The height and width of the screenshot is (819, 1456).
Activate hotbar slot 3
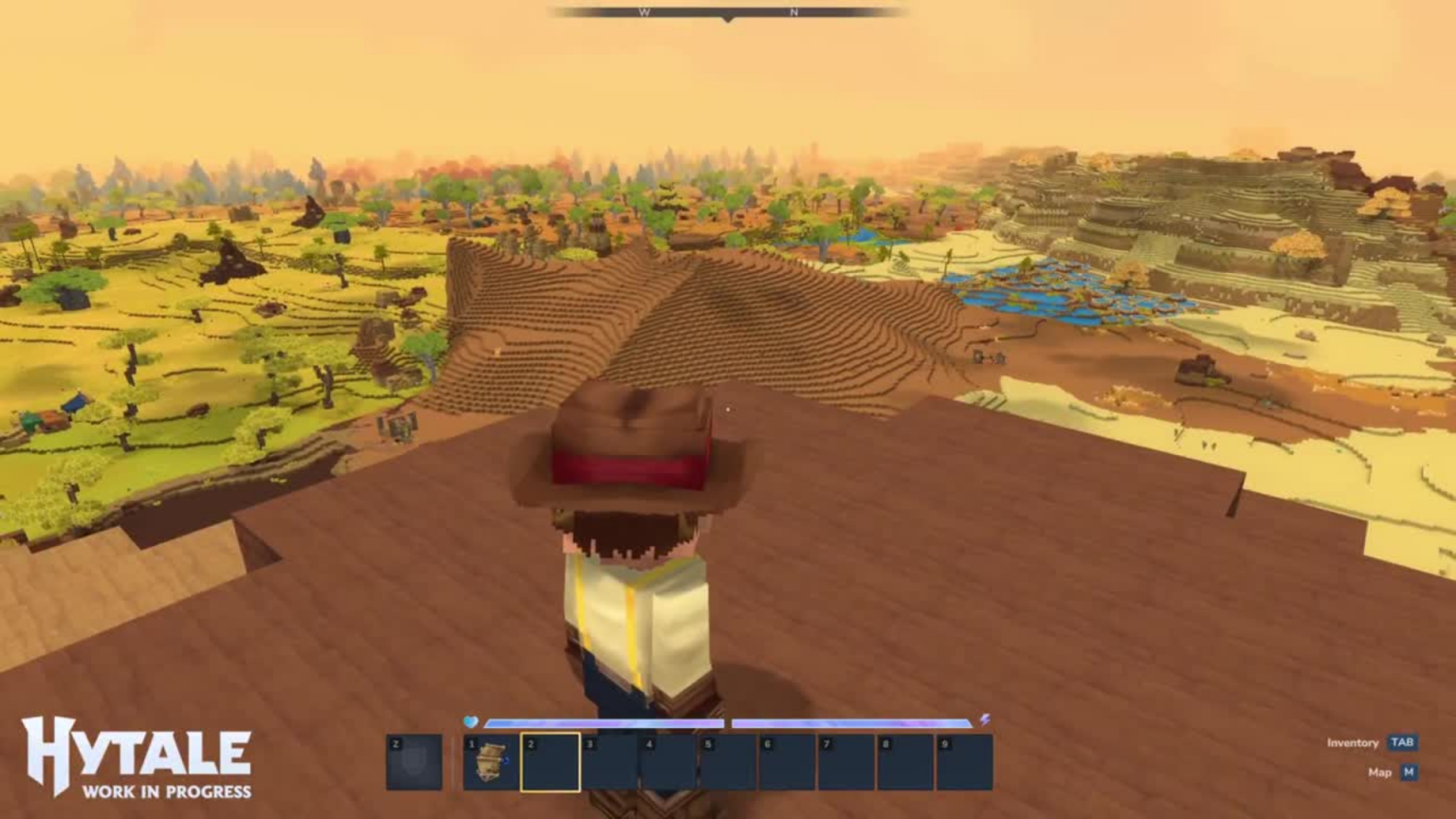pyautogui.click(x=610, y=762)
